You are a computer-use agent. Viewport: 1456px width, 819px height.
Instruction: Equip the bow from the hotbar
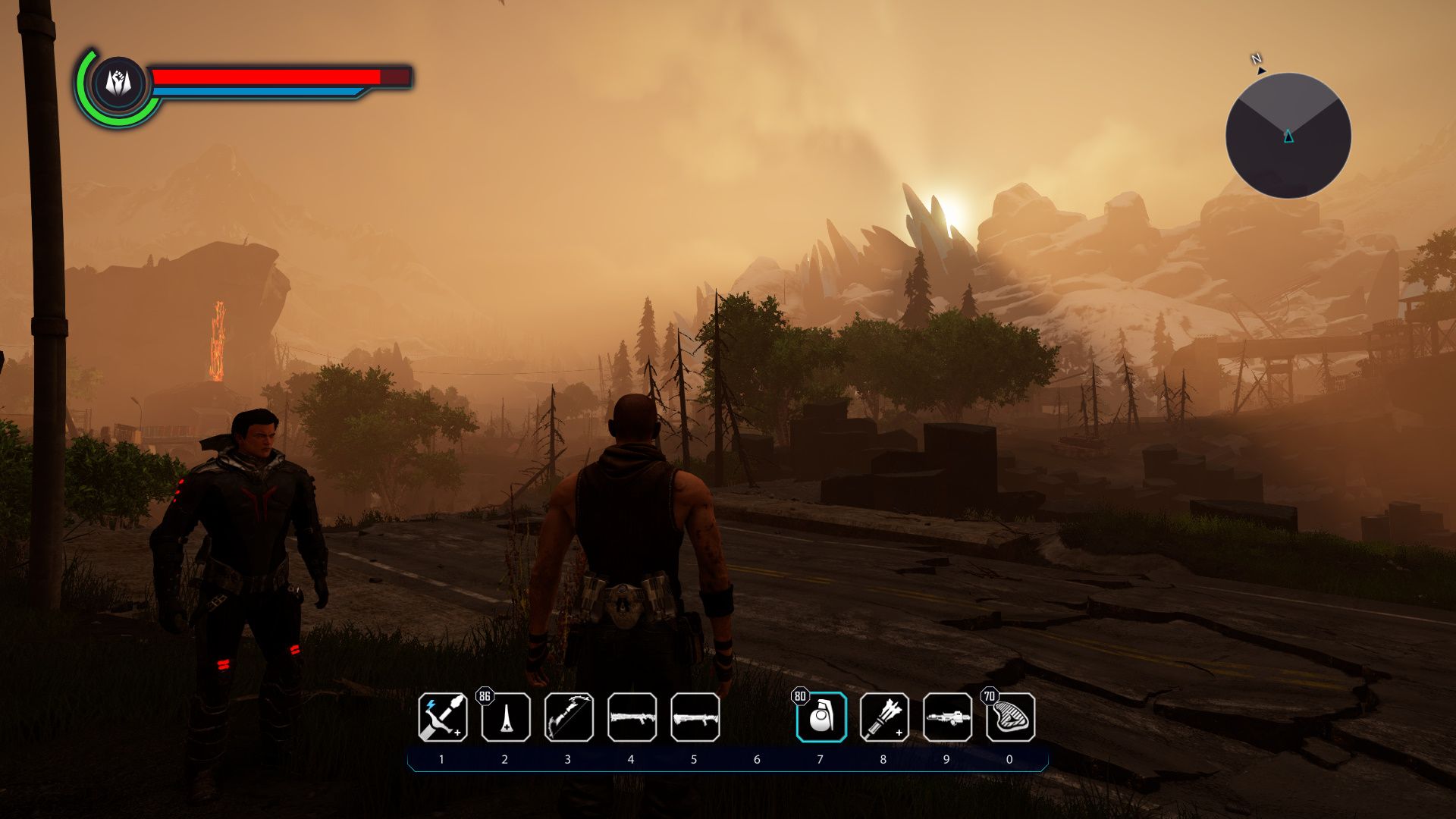[x=569, y=717]
